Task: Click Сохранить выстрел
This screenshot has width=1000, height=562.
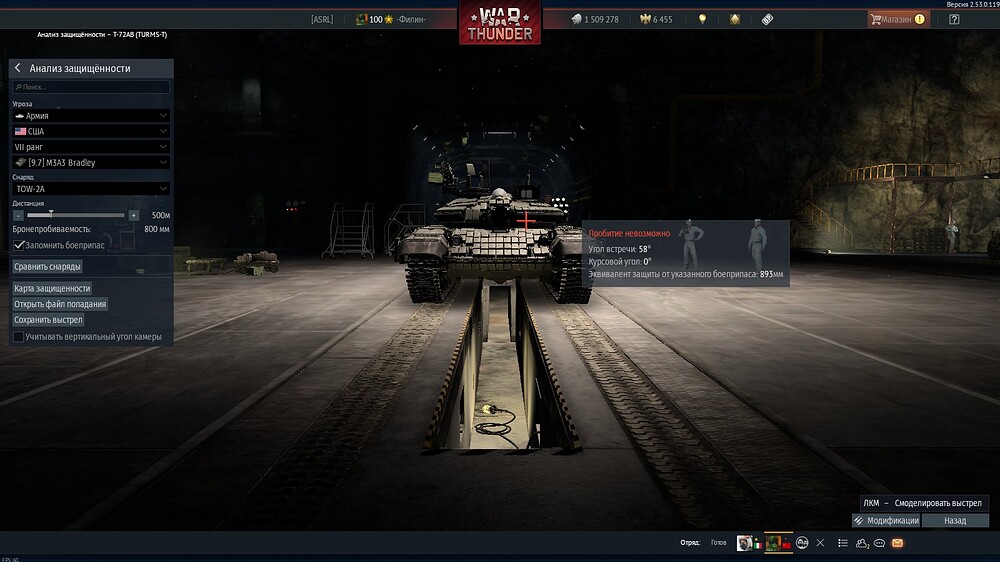Action: pos(48,320)
